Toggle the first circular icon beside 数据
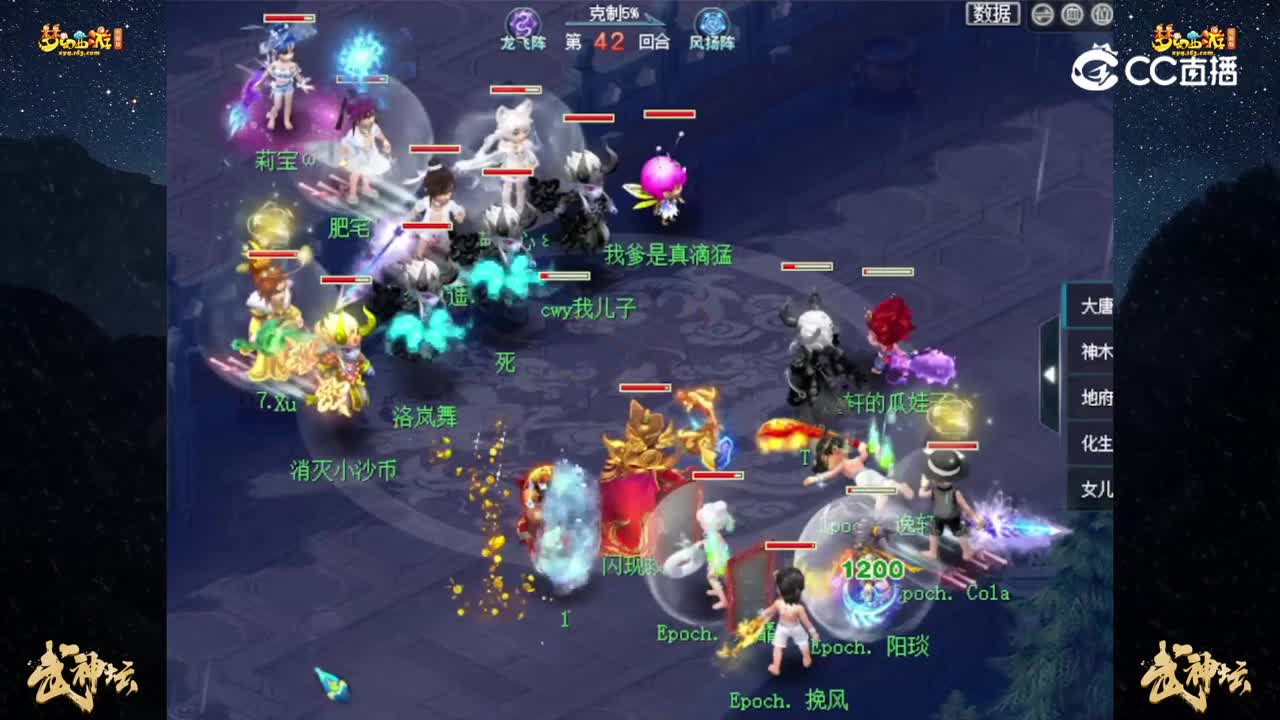This screenshot has width=1280, height=720. tap(1042, 14)
